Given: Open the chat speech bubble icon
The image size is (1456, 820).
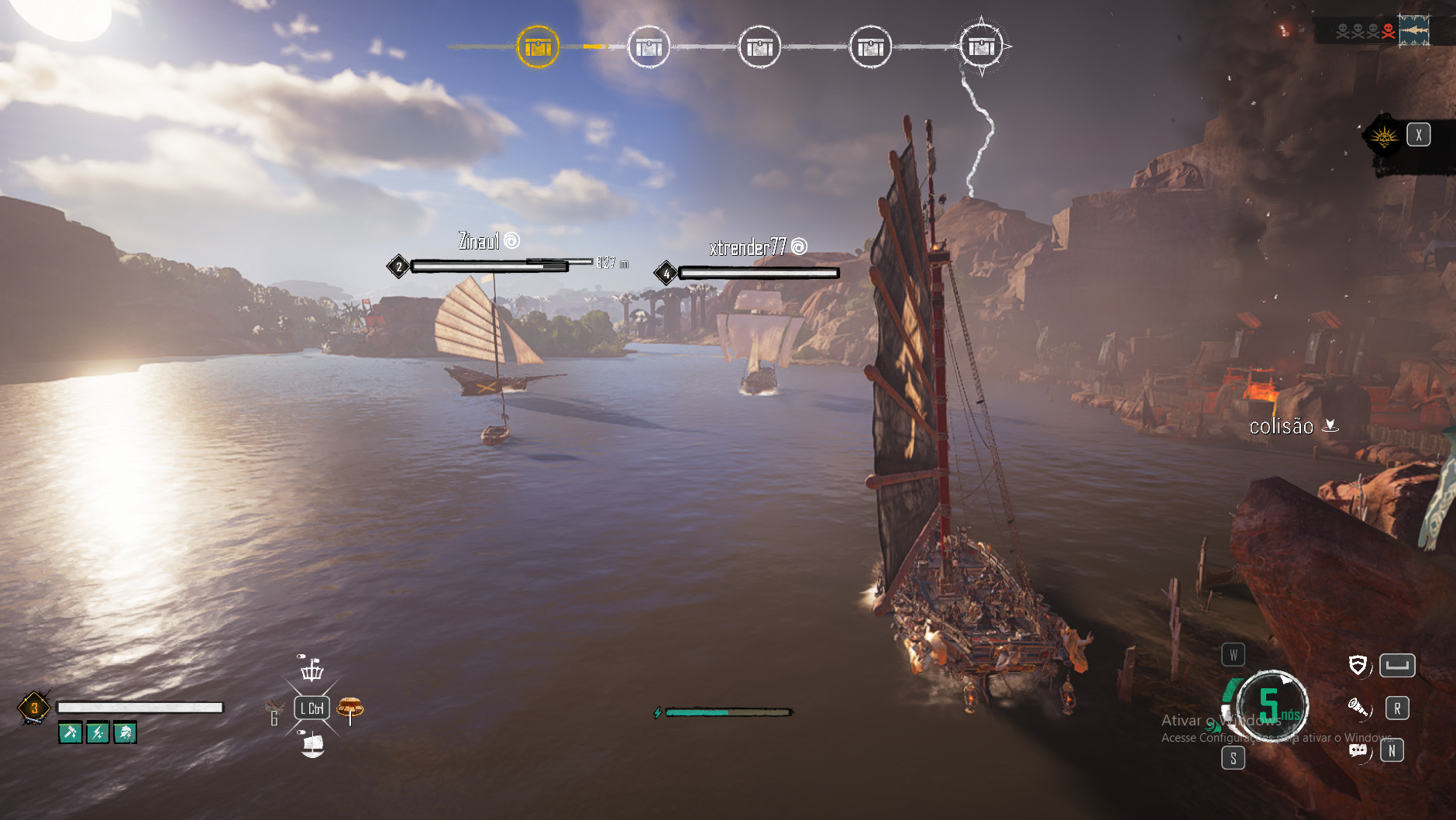Looking at the screenshot, I should (x=1358, y=750).
